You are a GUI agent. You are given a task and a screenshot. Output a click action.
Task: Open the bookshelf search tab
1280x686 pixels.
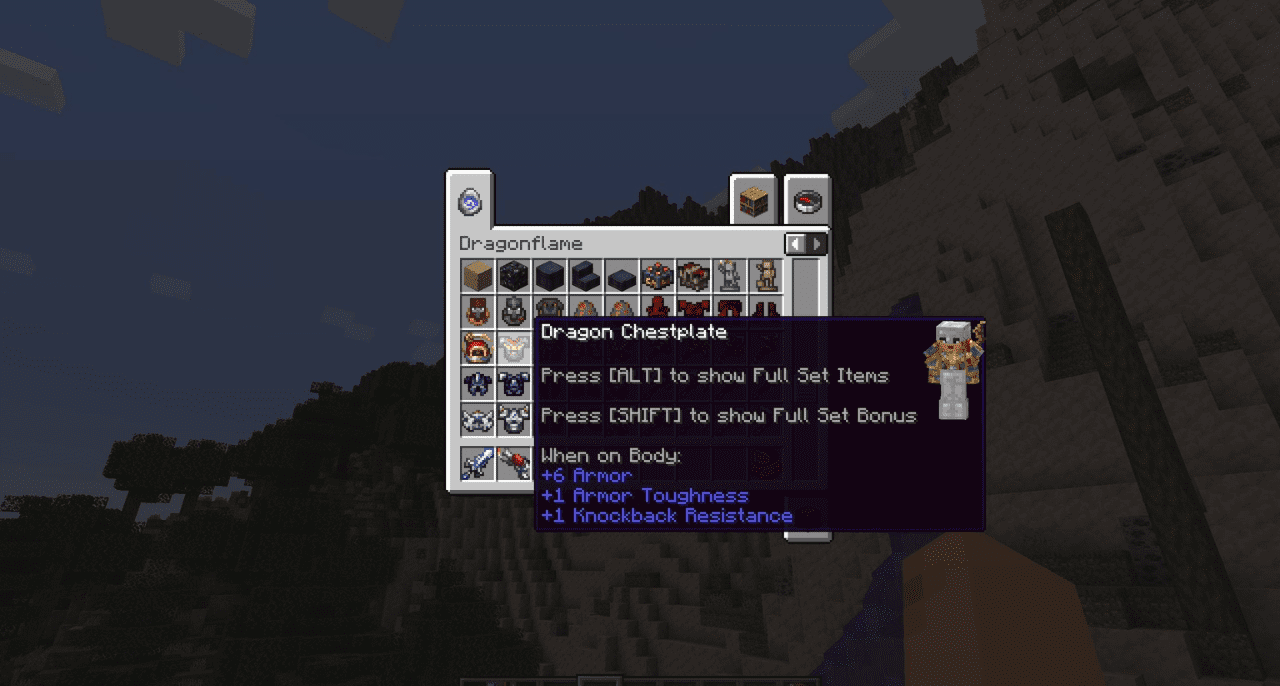coord(753,202)
